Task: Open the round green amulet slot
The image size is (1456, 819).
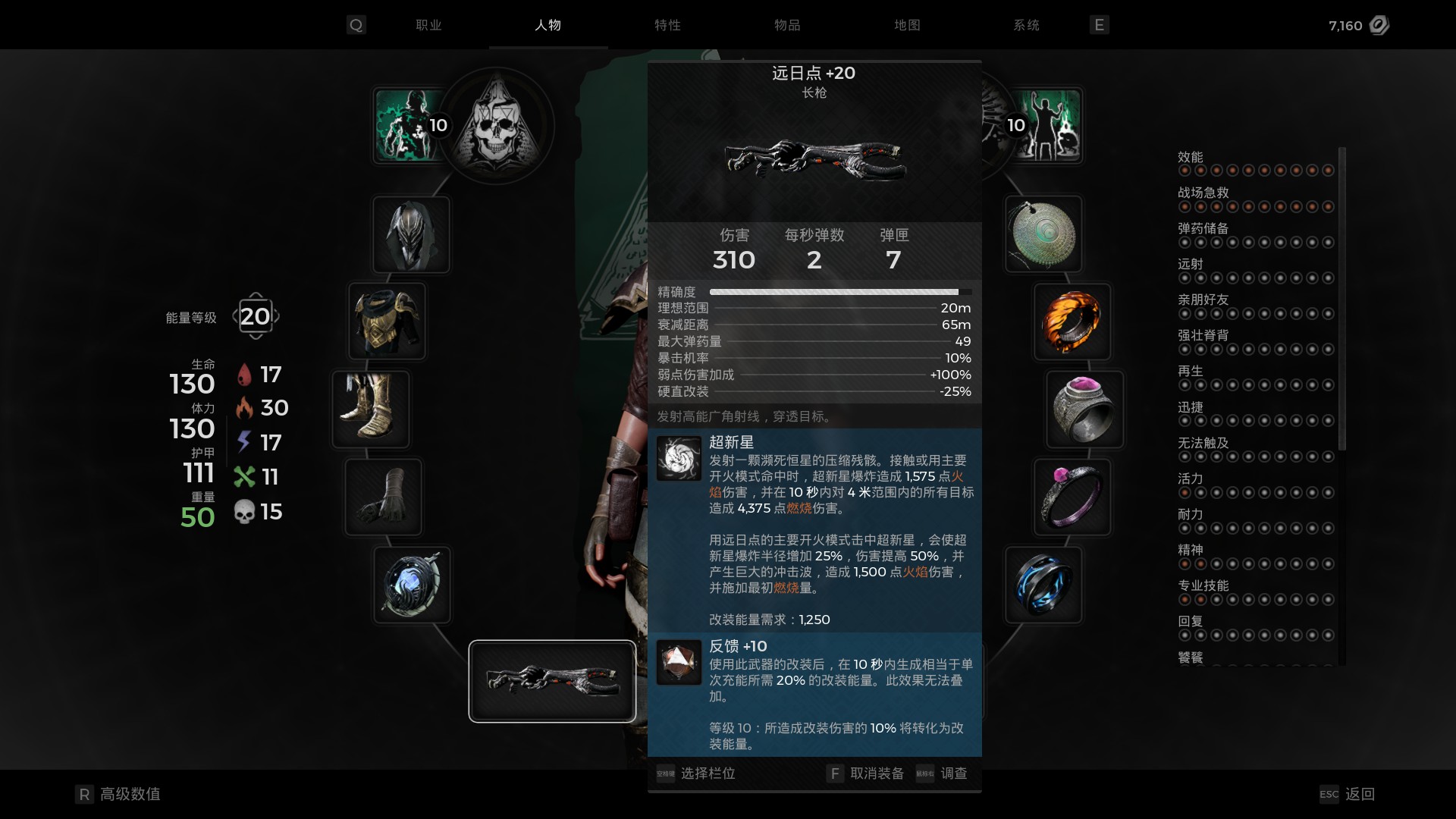Action: coord(1043,234)
